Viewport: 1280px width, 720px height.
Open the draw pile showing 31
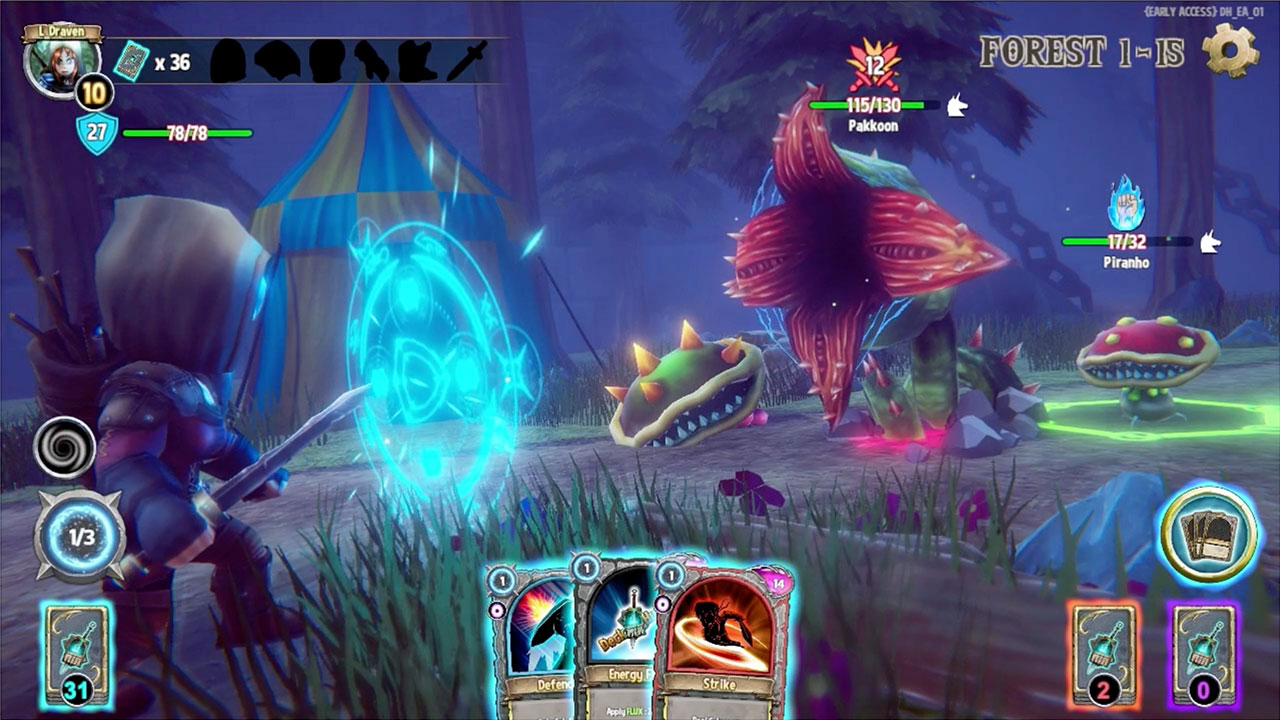click(x=76, y=655)
